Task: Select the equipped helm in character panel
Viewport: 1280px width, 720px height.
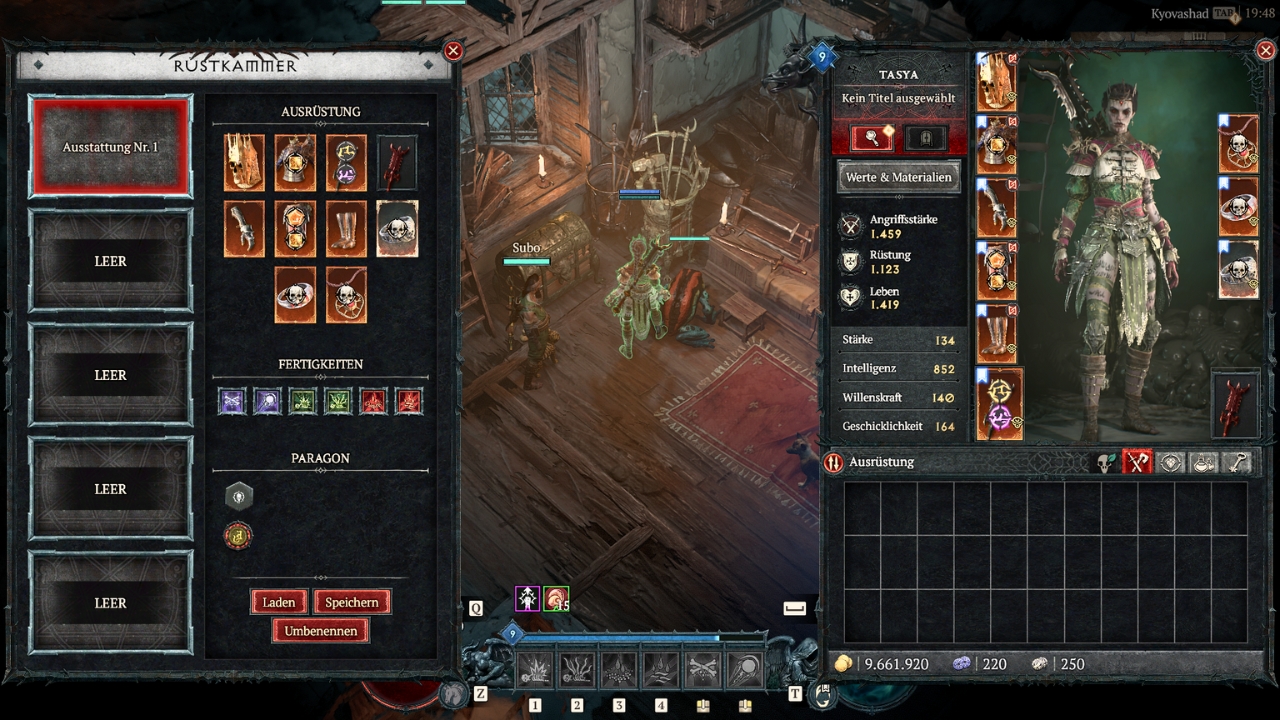Action: click(996, 82)
